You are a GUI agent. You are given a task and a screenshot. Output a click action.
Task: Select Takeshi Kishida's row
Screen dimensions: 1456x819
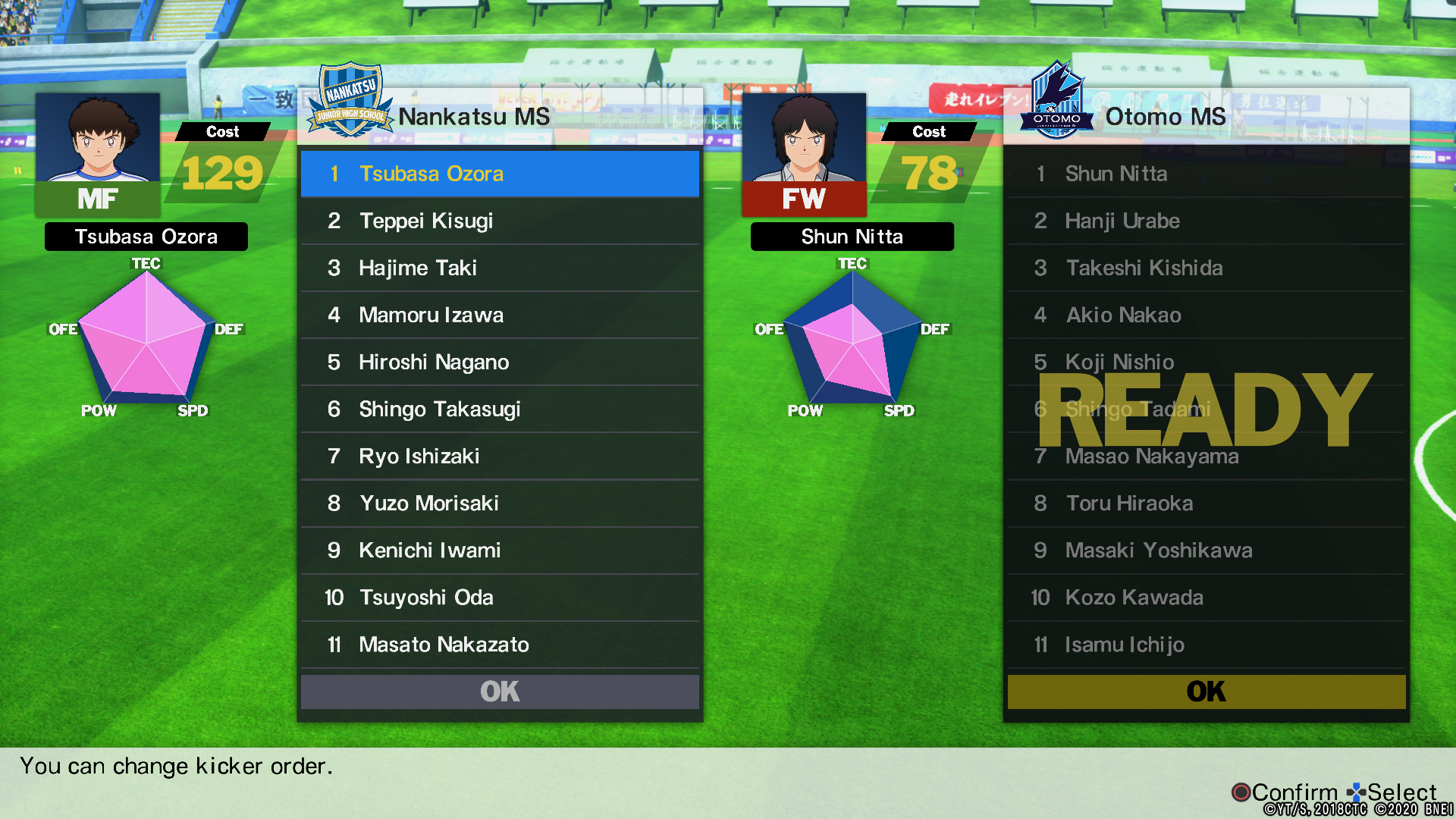[1206, 268]
